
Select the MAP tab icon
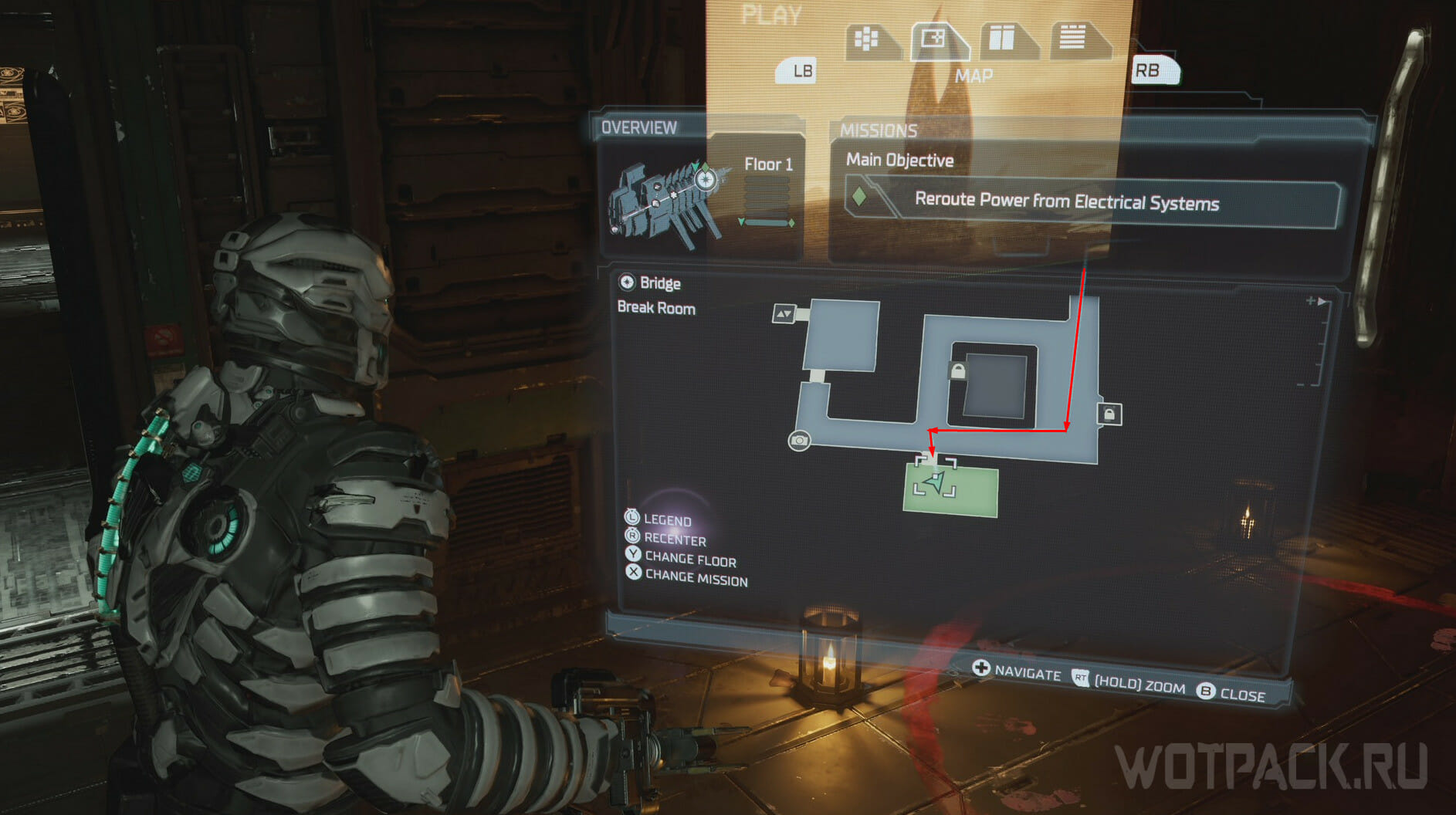pyautogui.click(x=935, y=39)
